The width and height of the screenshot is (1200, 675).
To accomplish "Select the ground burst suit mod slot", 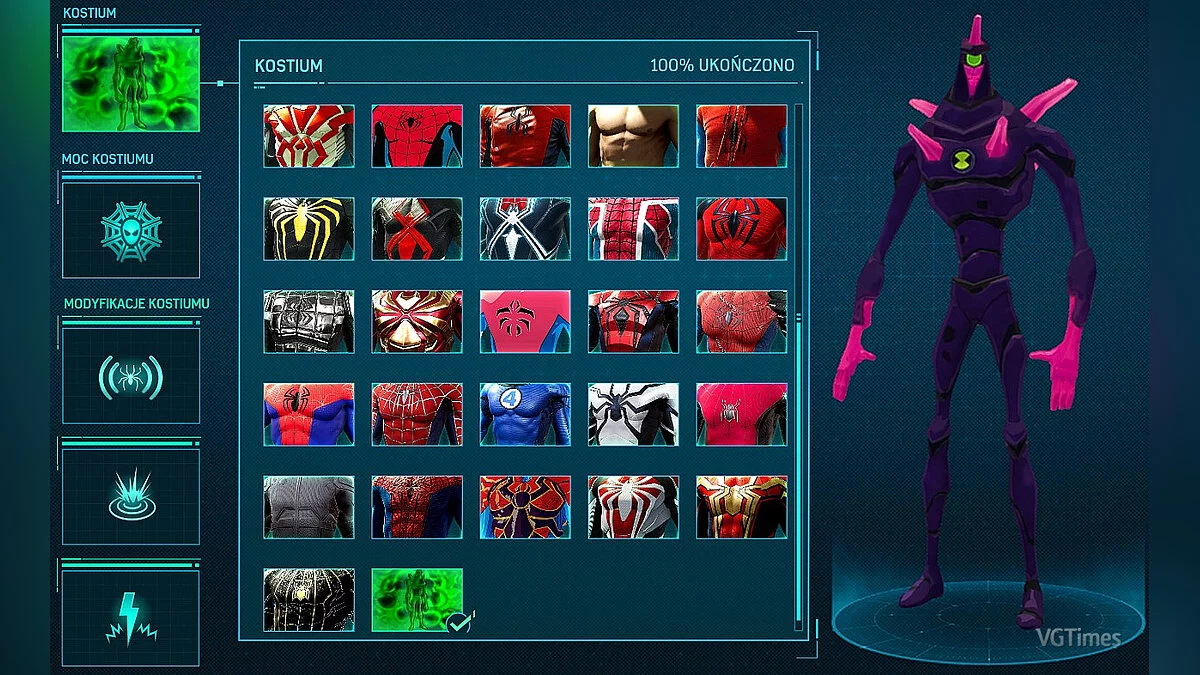I will click(x=130, y=496).
